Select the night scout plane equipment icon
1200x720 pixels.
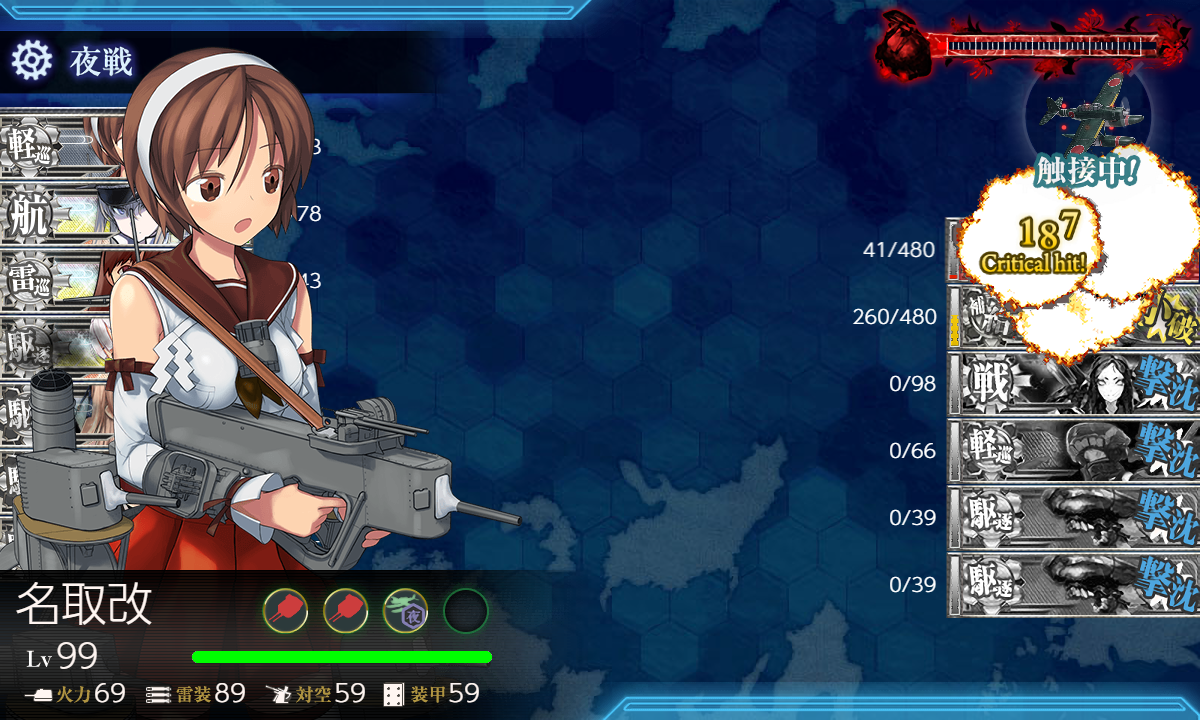click(x=405, y=610)
